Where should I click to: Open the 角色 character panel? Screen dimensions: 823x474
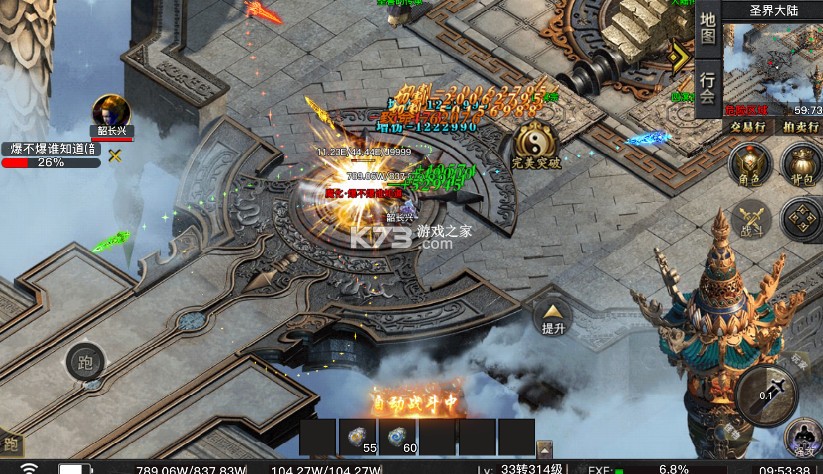(x=749, y=163)
